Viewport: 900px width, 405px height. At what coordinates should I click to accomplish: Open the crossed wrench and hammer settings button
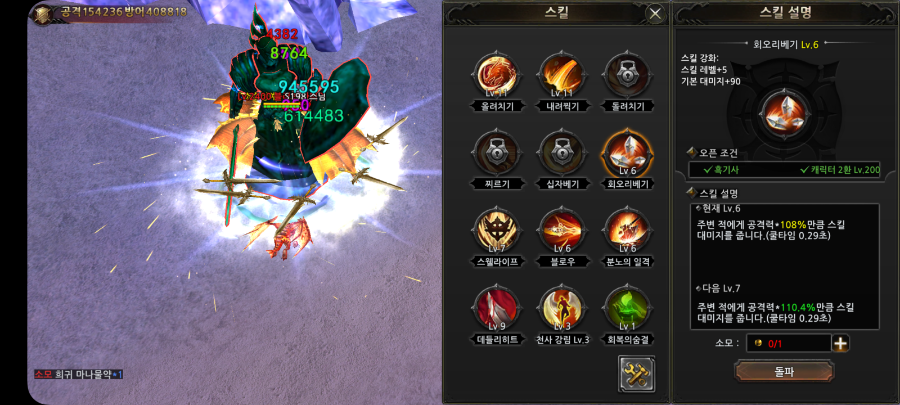pos(636,373)
